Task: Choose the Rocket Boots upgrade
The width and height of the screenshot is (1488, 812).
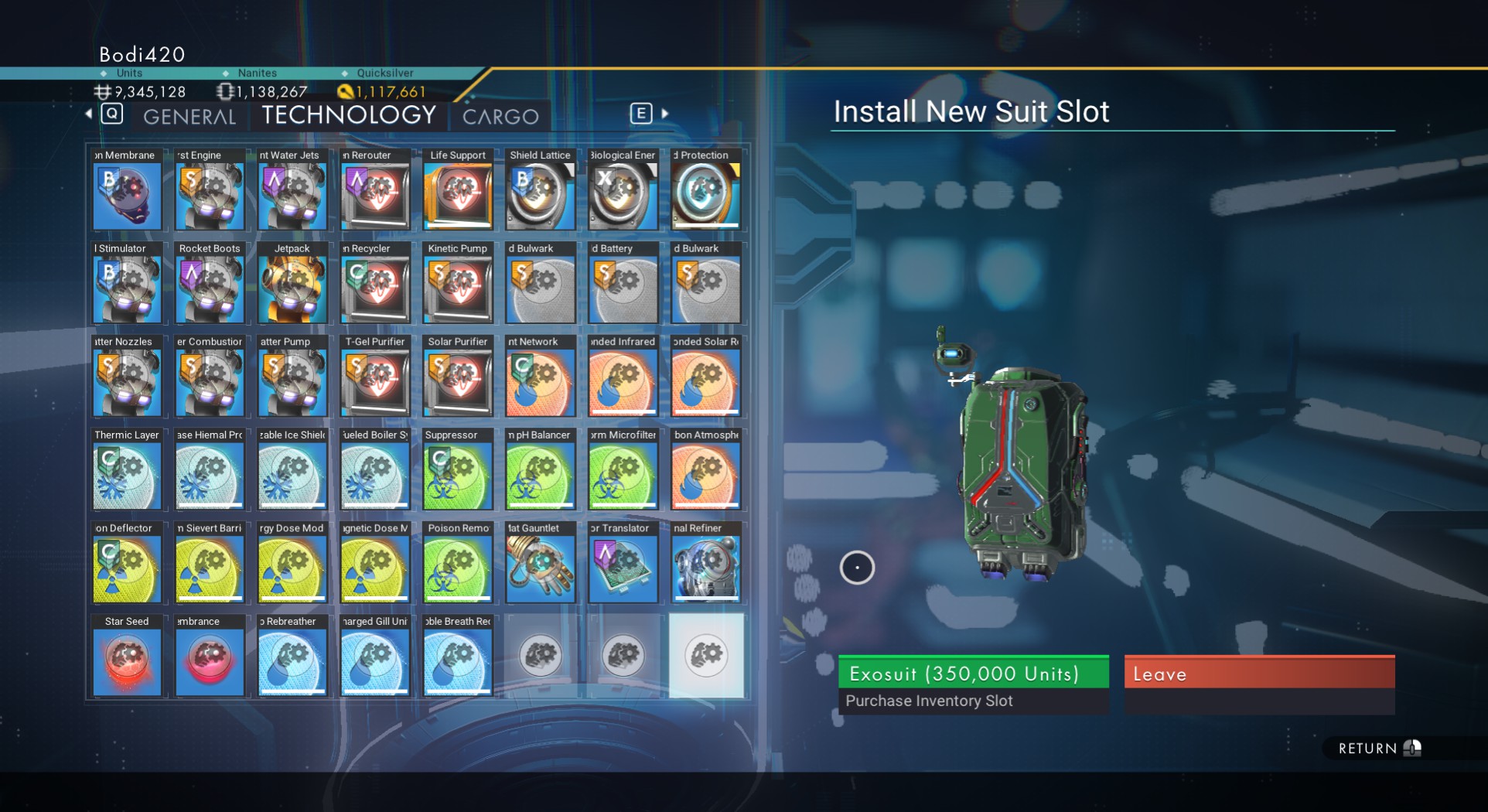Action: 210,283
